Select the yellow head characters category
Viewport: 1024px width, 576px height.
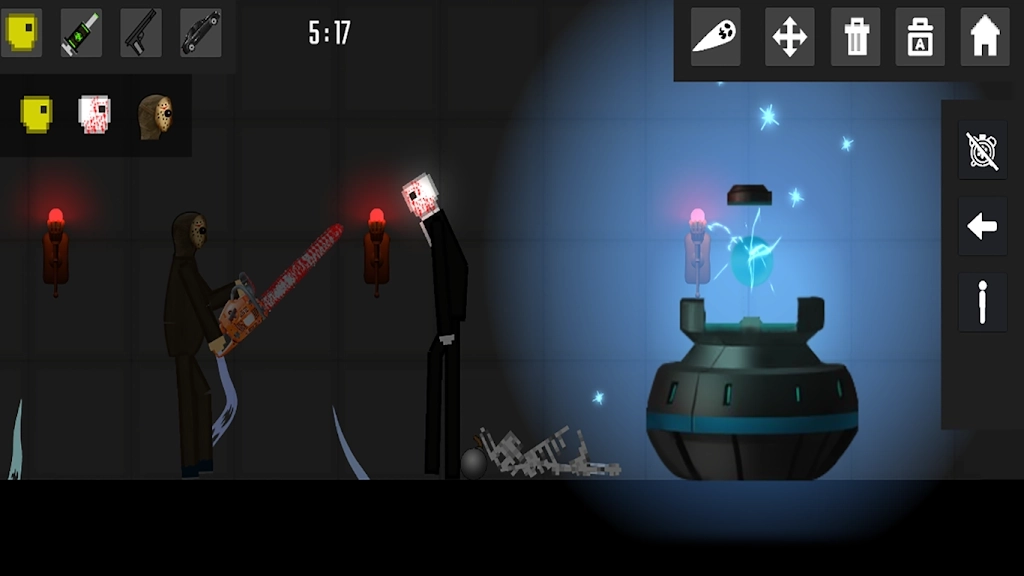click(21, 33)
